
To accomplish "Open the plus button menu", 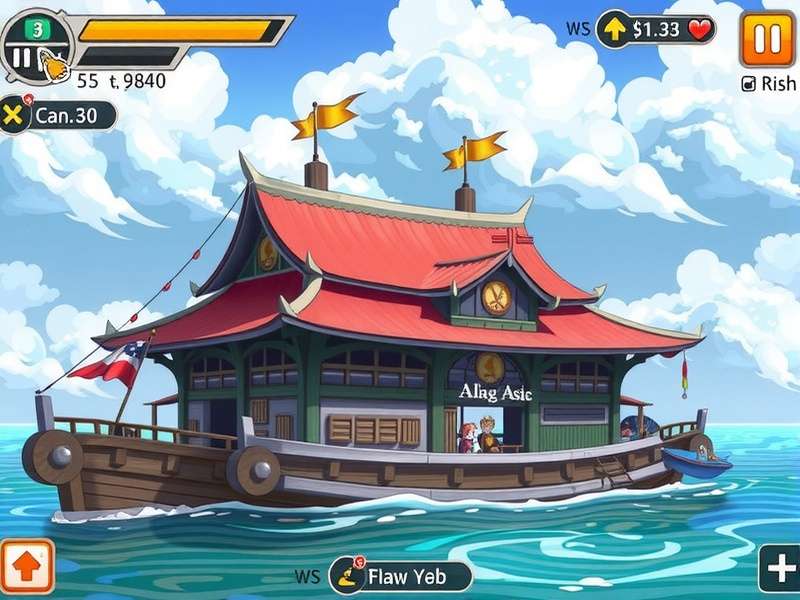I will [779, 570].
